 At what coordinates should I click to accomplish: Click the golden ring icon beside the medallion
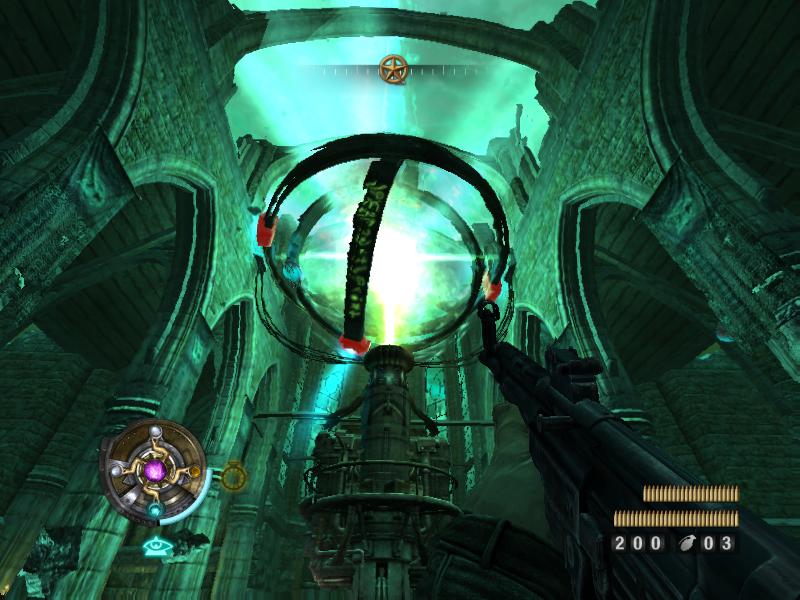pos(233,476)
